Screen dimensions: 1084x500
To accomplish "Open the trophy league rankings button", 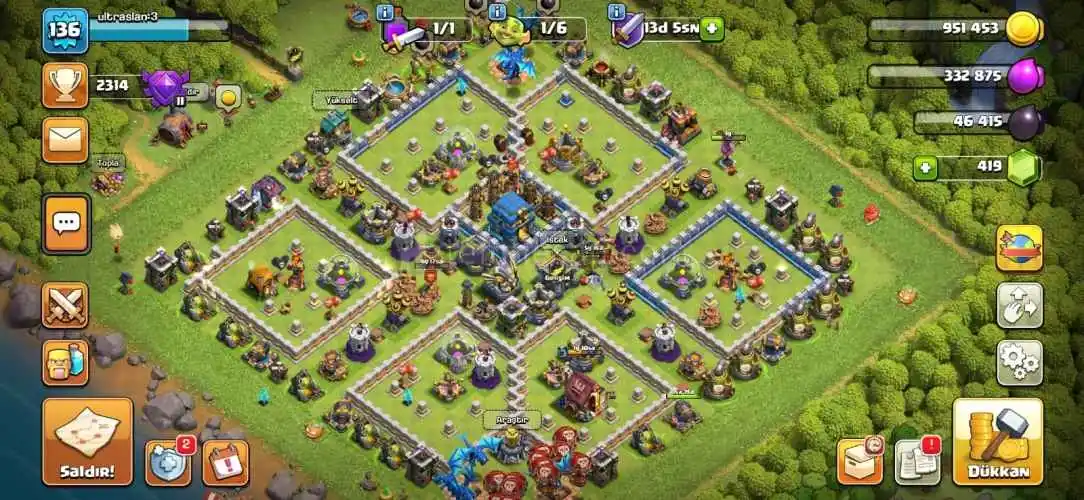I will [65, 86].
